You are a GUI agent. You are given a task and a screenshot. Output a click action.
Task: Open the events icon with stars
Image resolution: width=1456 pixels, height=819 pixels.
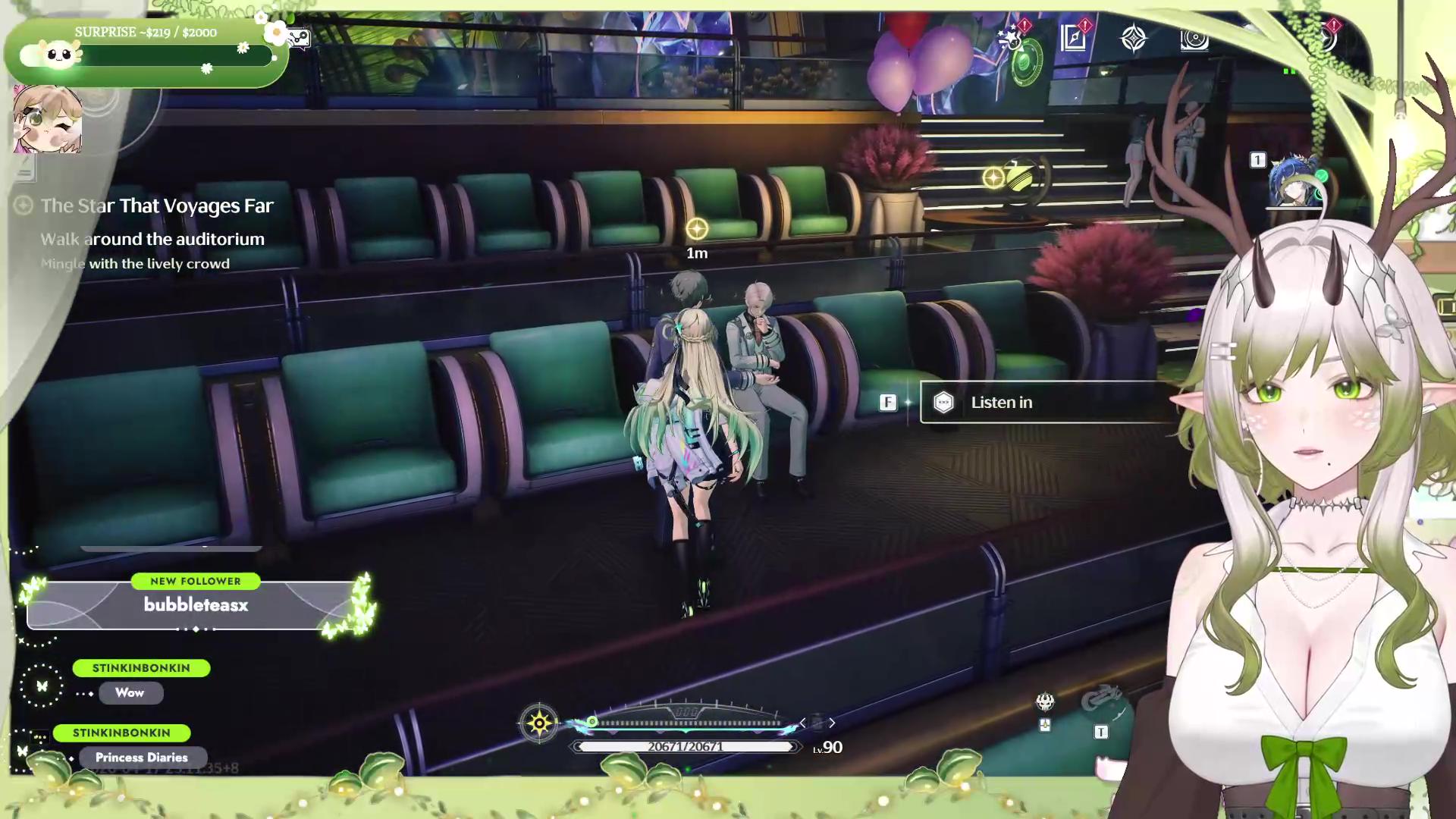pos(1012,38)
